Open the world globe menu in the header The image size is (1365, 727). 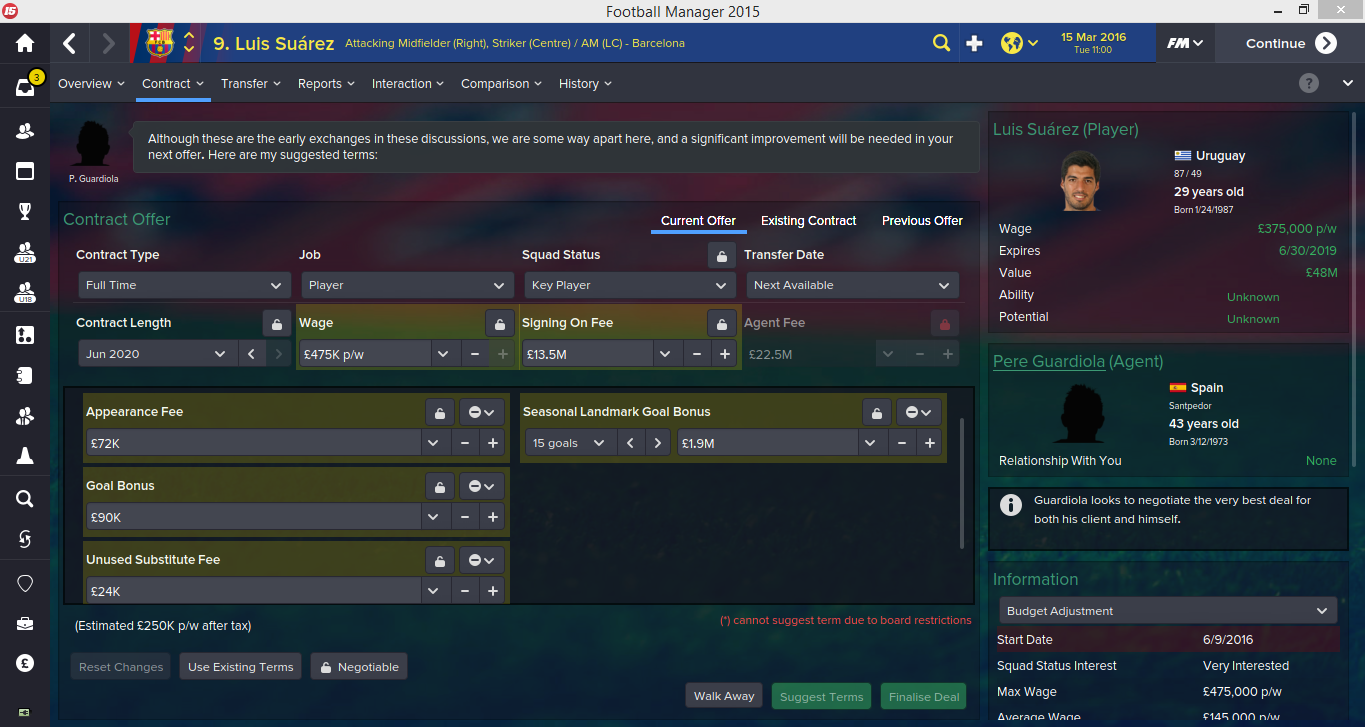pyautogui.click(x=1013, y=43)
